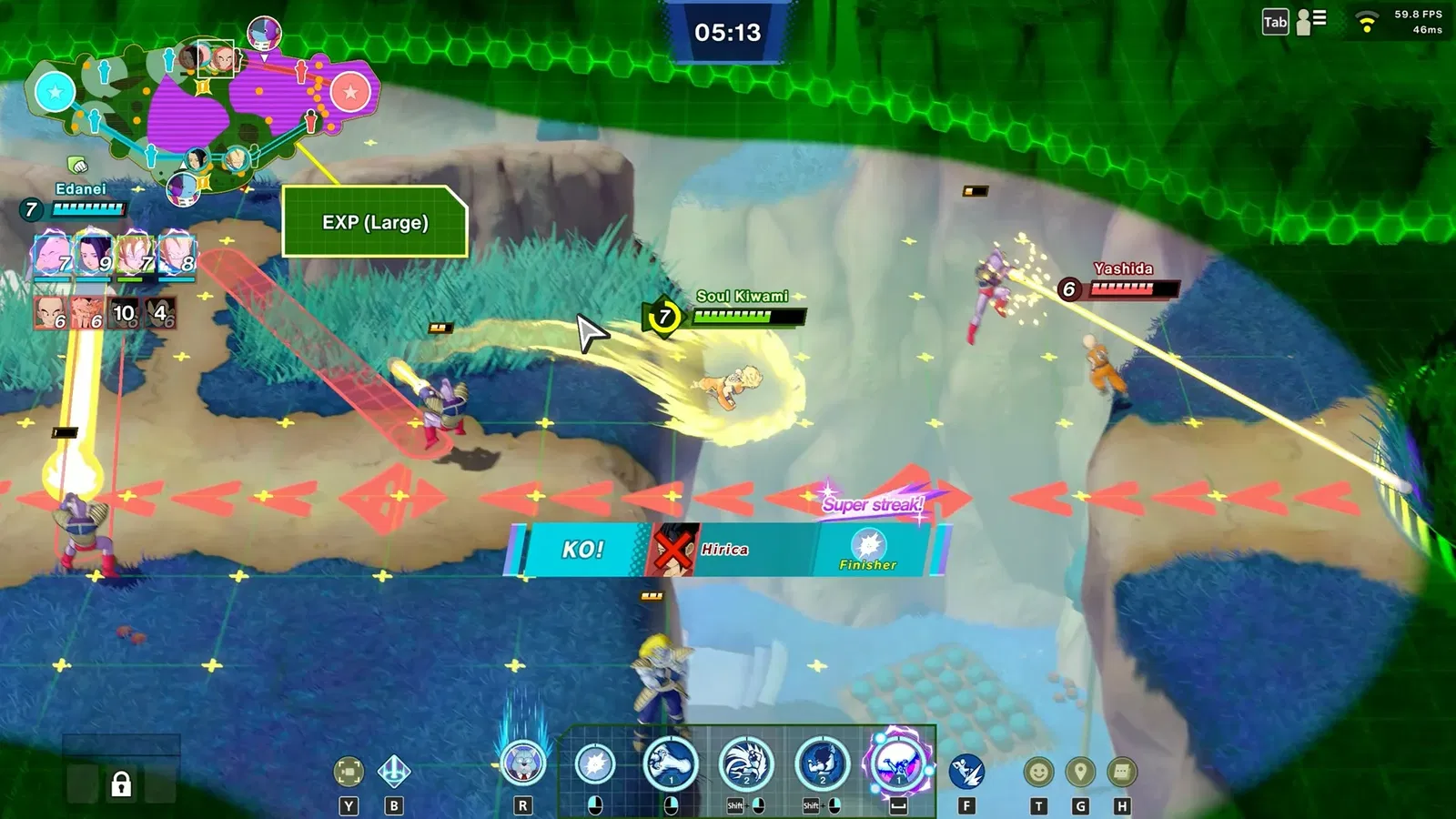The width and height of the screenshot is (1456, 819).
Task: Activate the camera focus icon
Action: pos(349,772)
